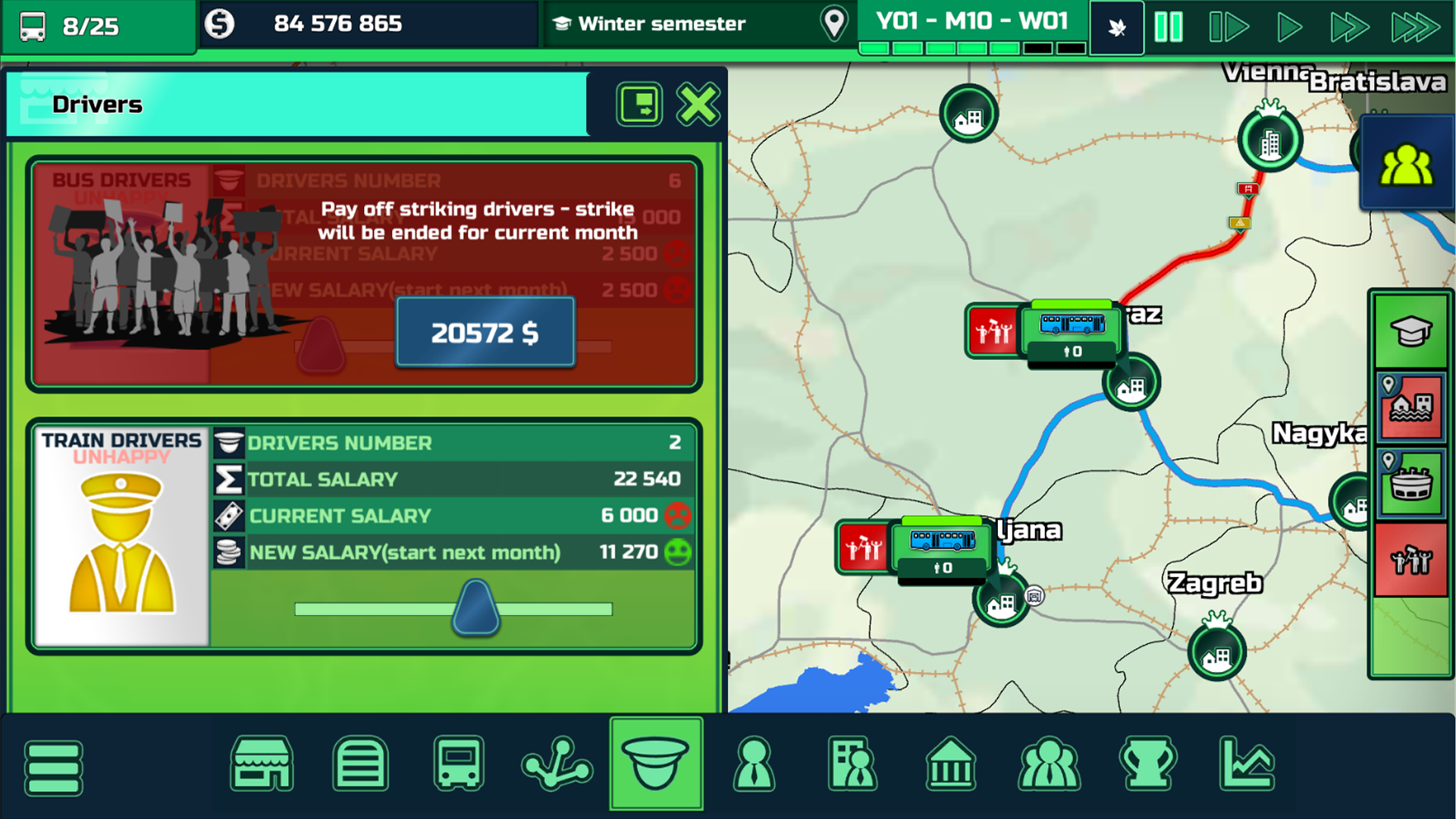The width and height of the screenshot is (1456, 819).
Task: Click the strike icon near Ljubljana bus stop
Action: tap(861, 544)
